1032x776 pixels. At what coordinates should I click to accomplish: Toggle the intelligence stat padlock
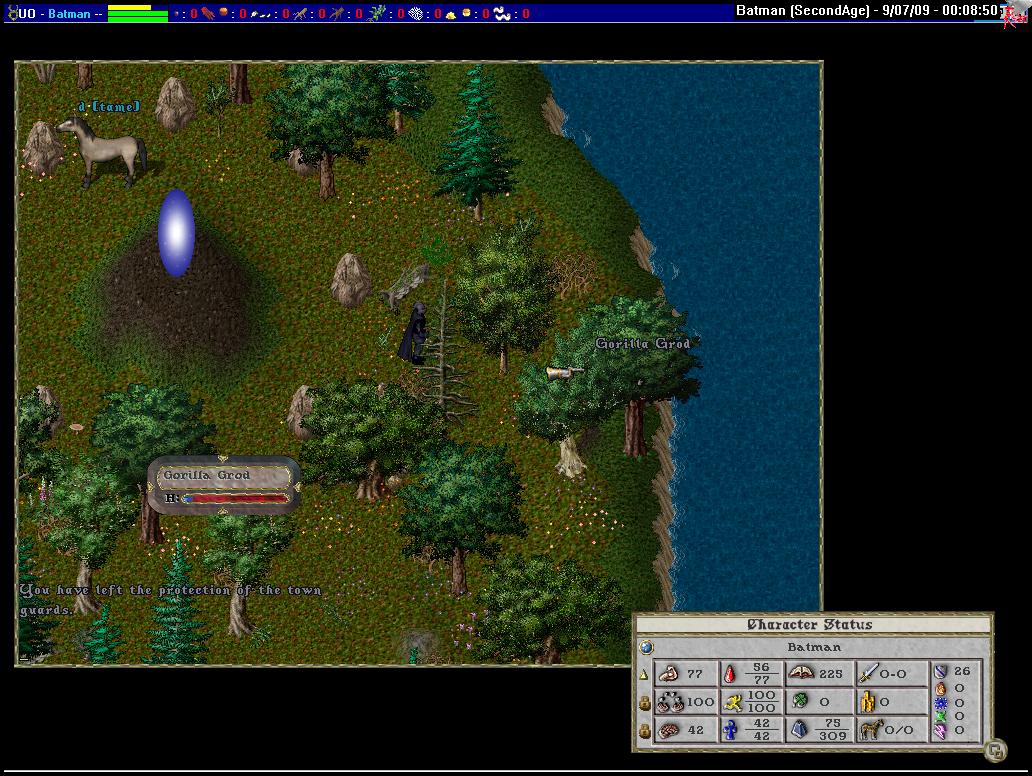tap(645, 730)
